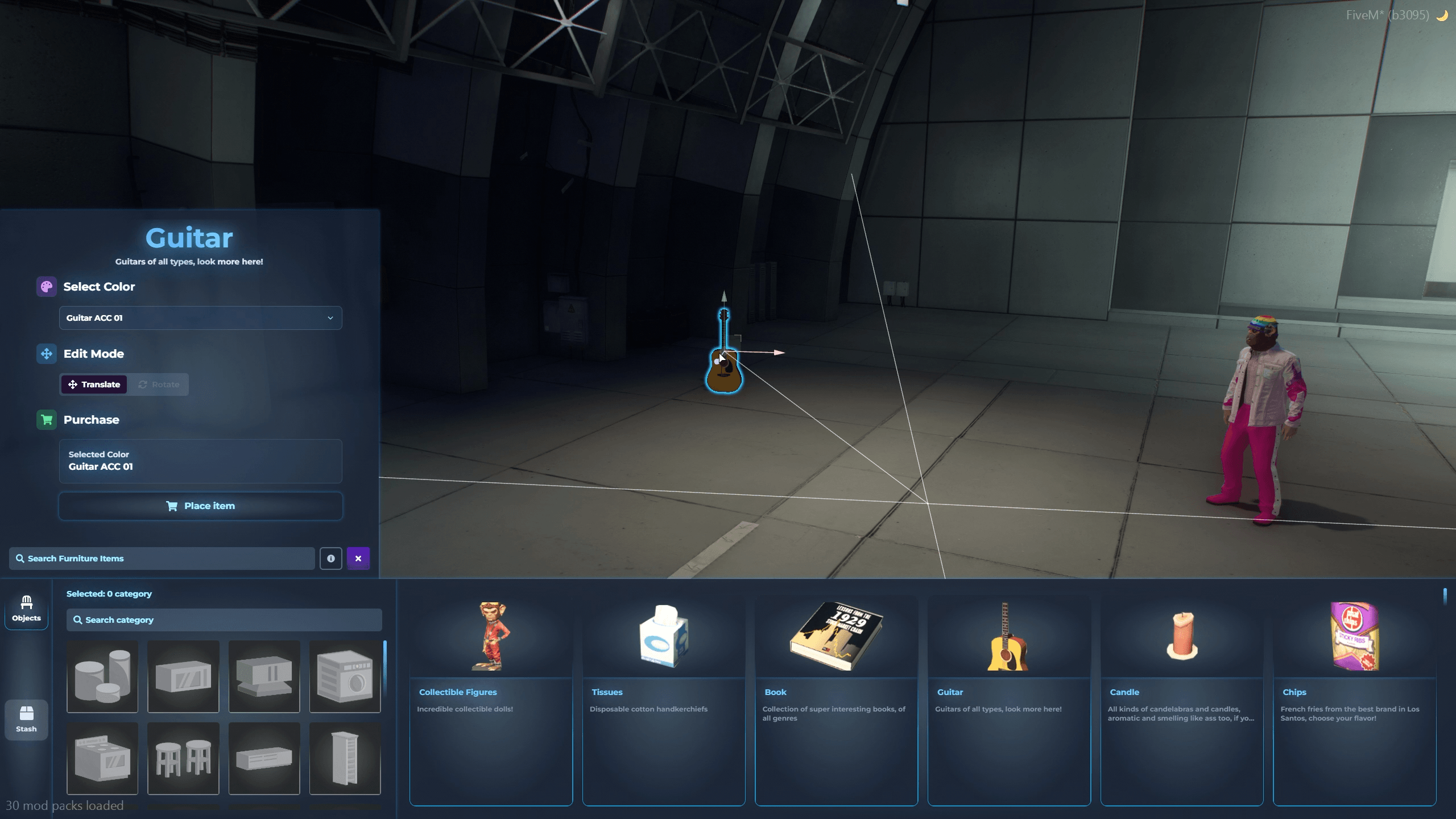Click the magnifier icon in Search category bar
The height and width of the screenshot is (819, 1456).
tap(78, 620)
